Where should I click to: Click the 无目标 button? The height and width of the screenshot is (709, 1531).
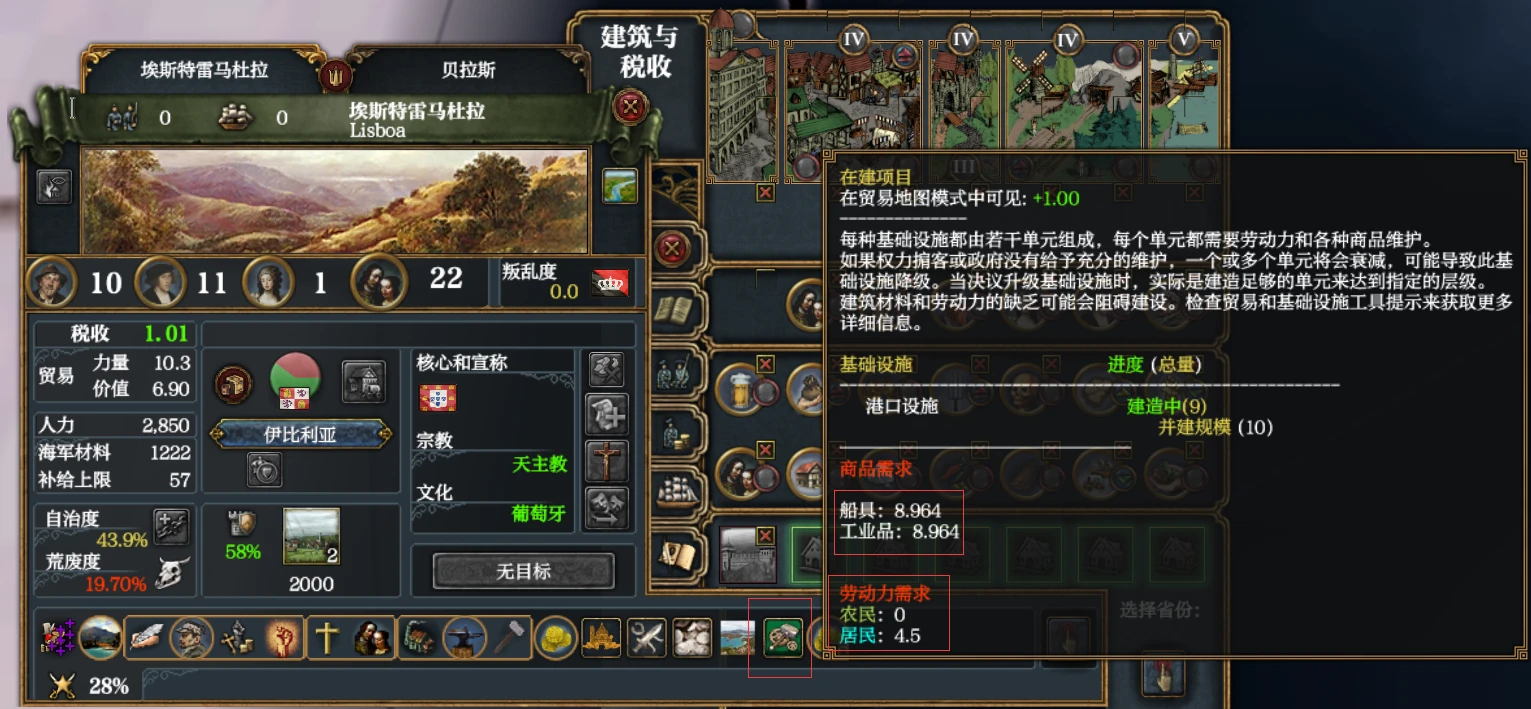coord(523,571)
